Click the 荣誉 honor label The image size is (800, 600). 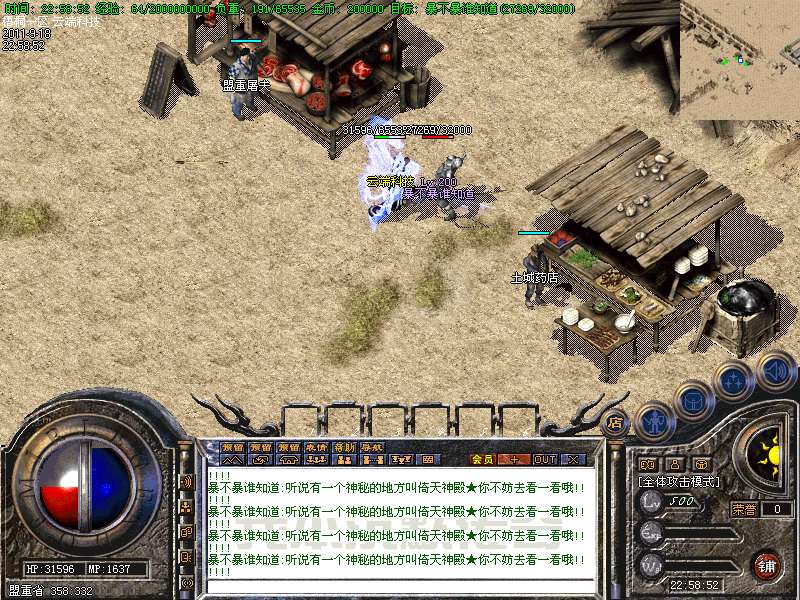743,509
